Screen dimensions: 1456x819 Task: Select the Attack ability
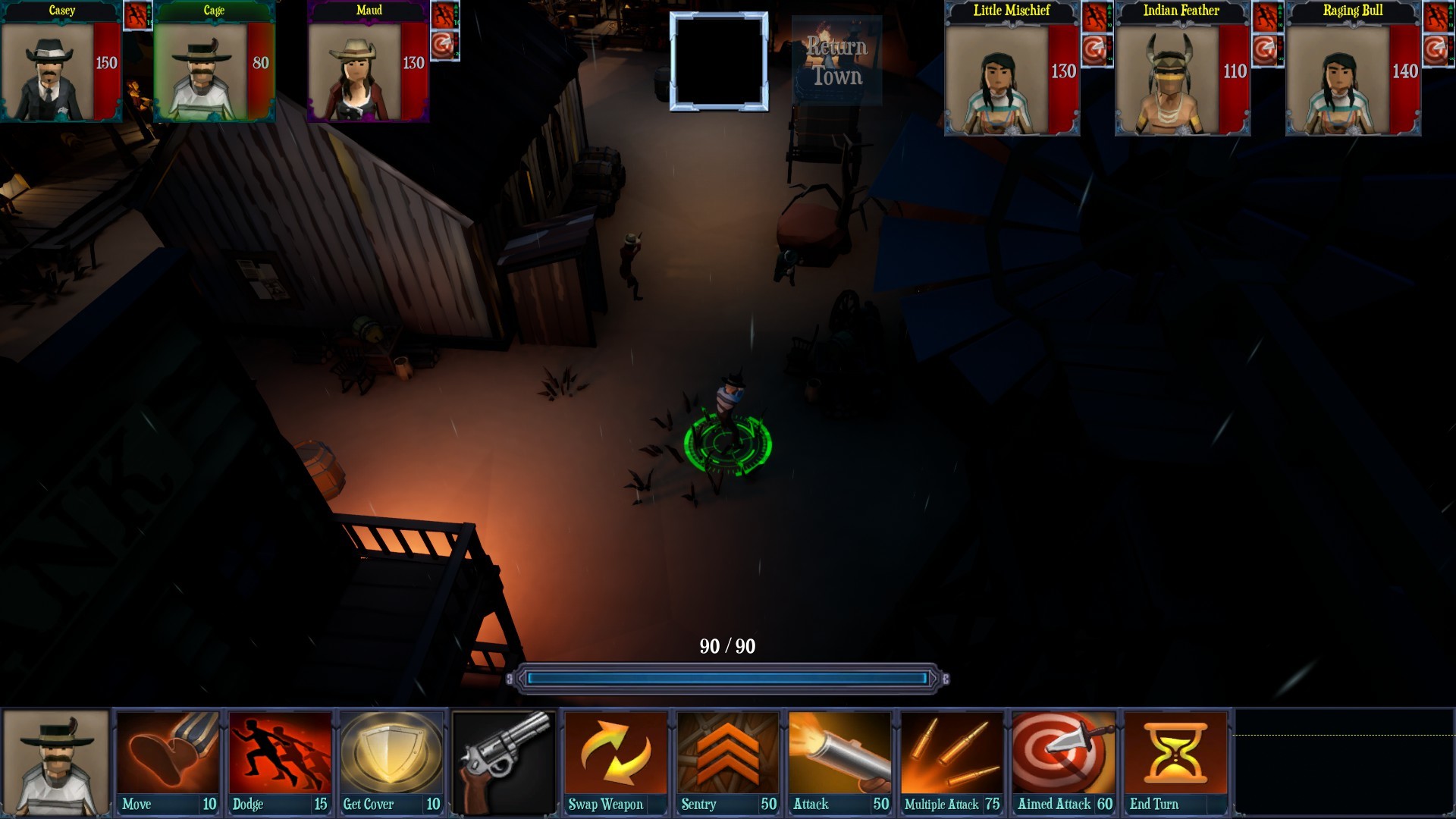coord(839,758)
